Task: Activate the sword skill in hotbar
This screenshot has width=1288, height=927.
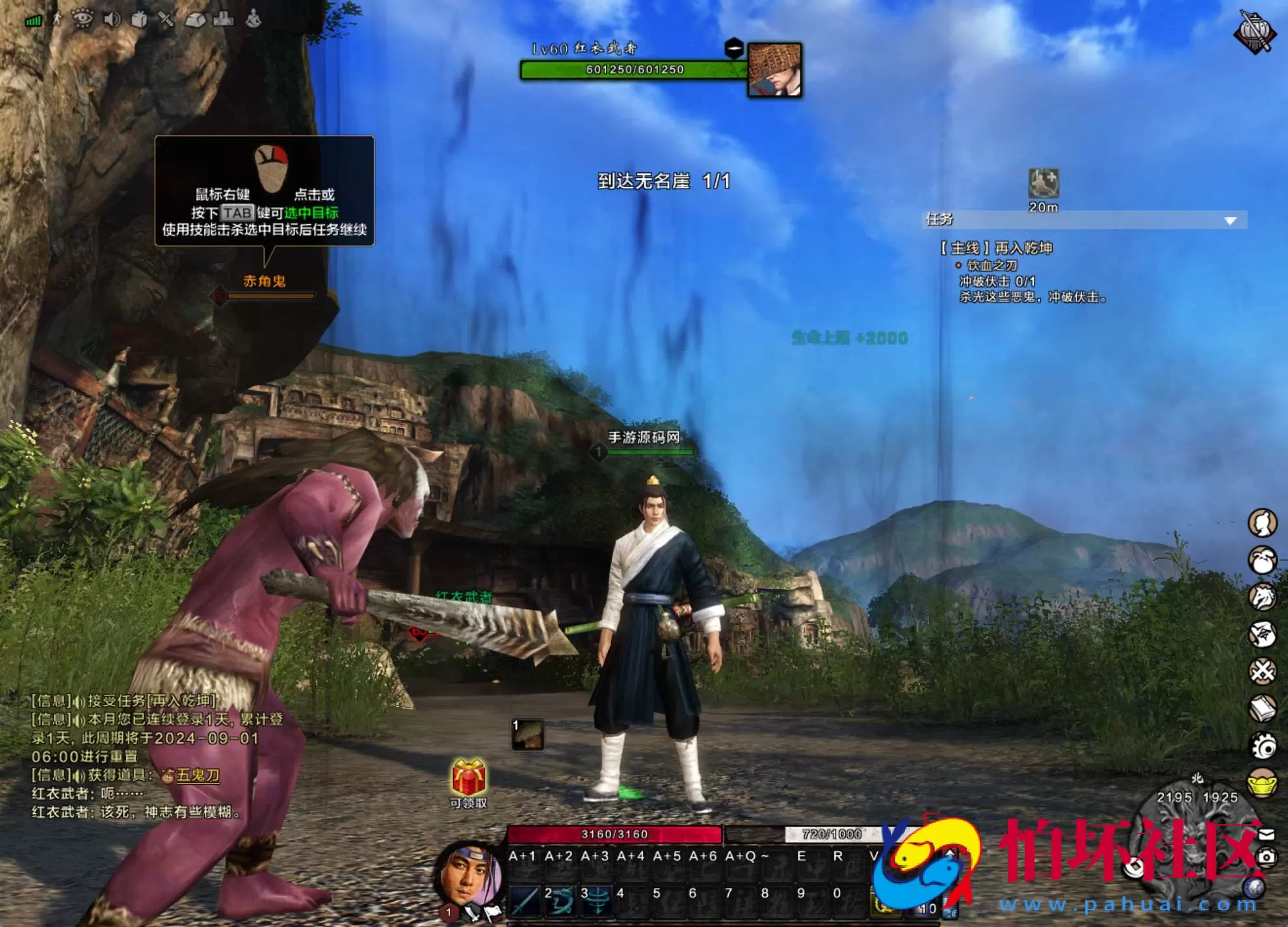Action: point(524,901)
